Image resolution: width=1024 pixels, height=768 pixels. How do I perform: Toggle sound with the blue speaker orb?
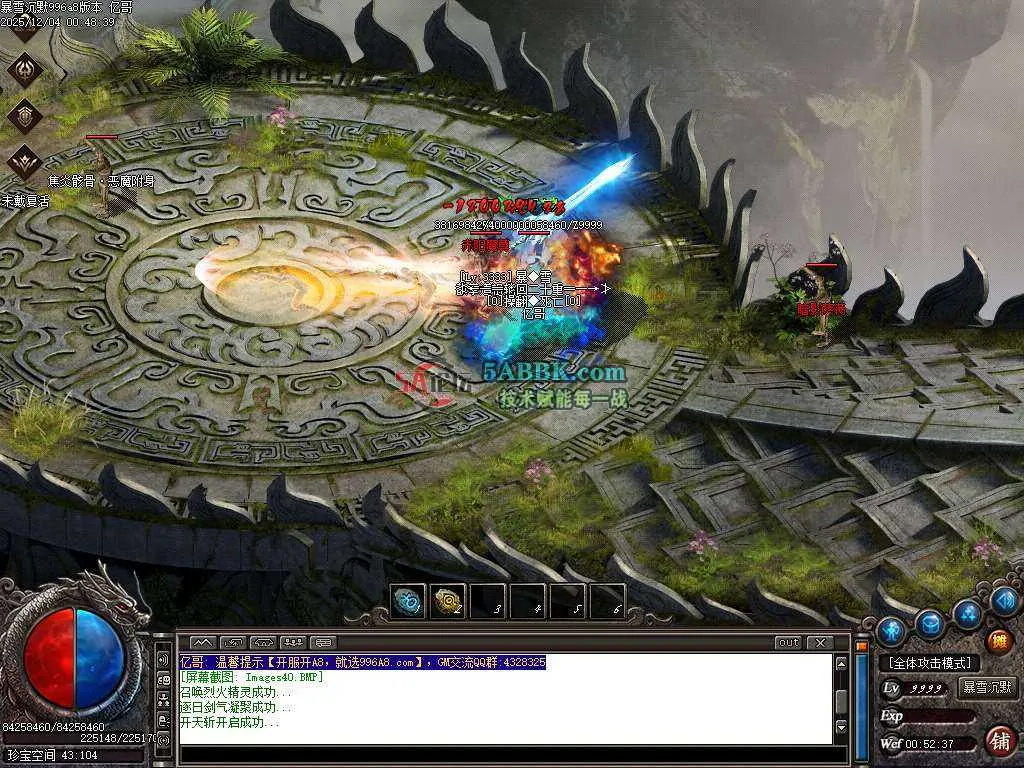point(1004,600)
